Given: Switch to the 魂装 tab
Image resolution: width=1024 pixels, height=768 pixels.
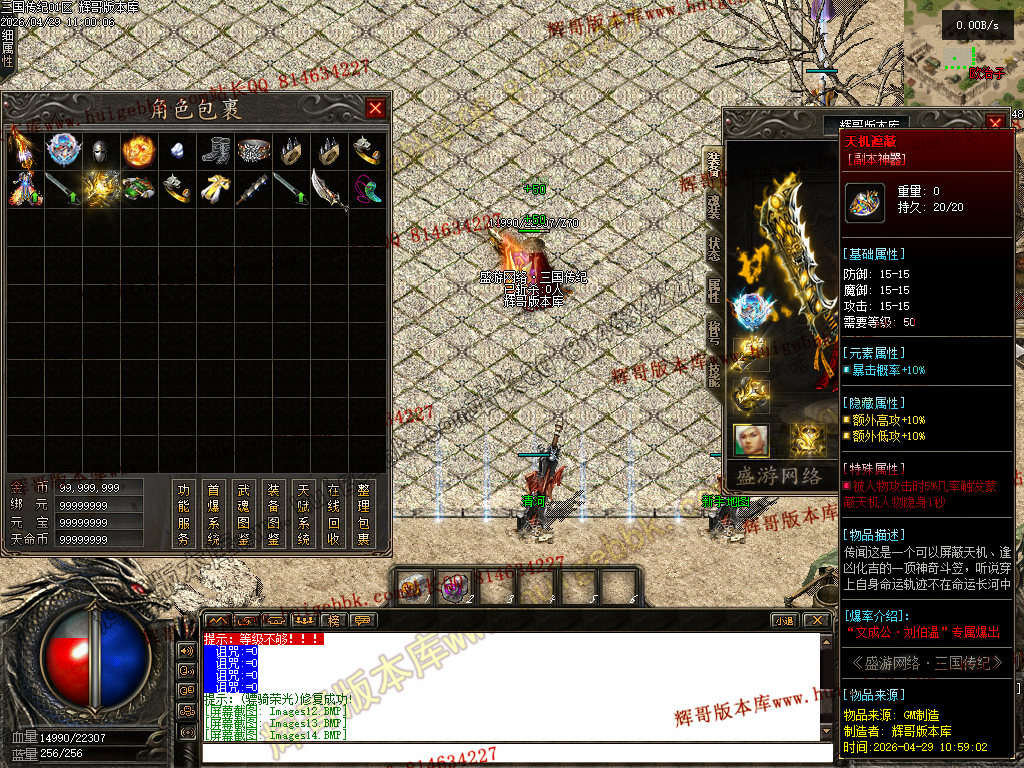Looking at the screenshot, I should 713,207.
